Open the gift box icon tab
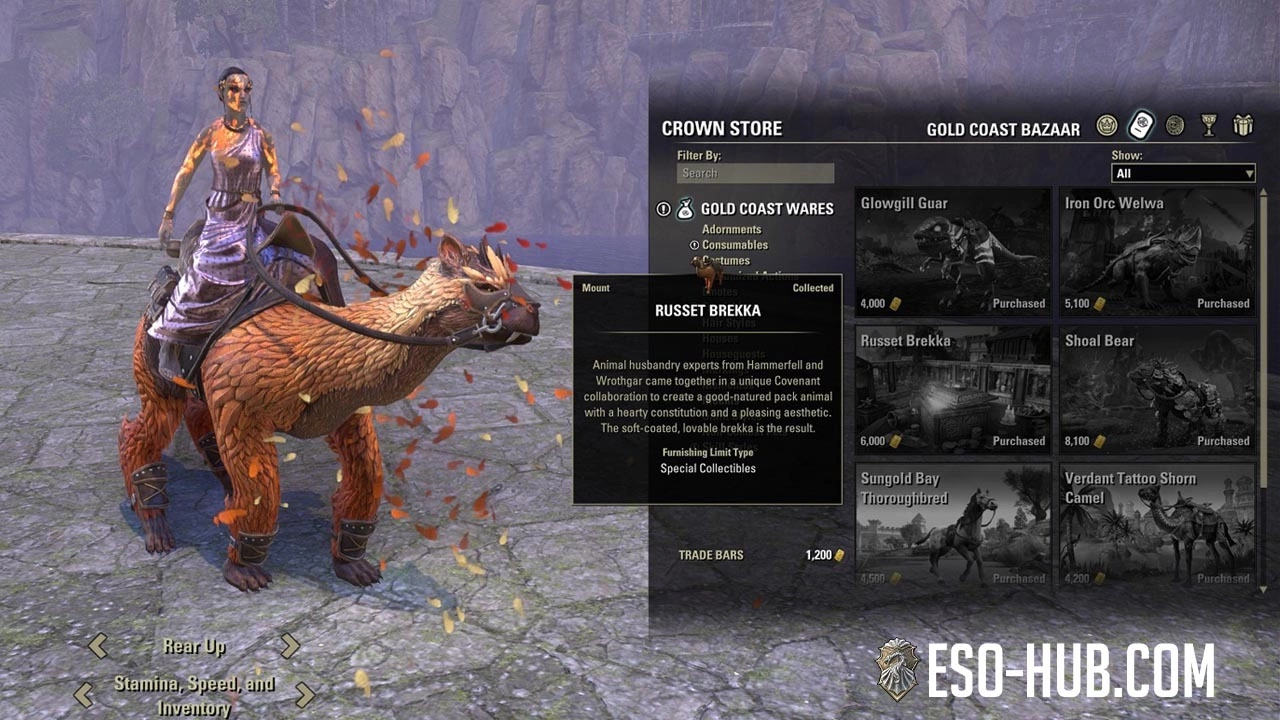1280x720 pixels. click(1243, 126)
